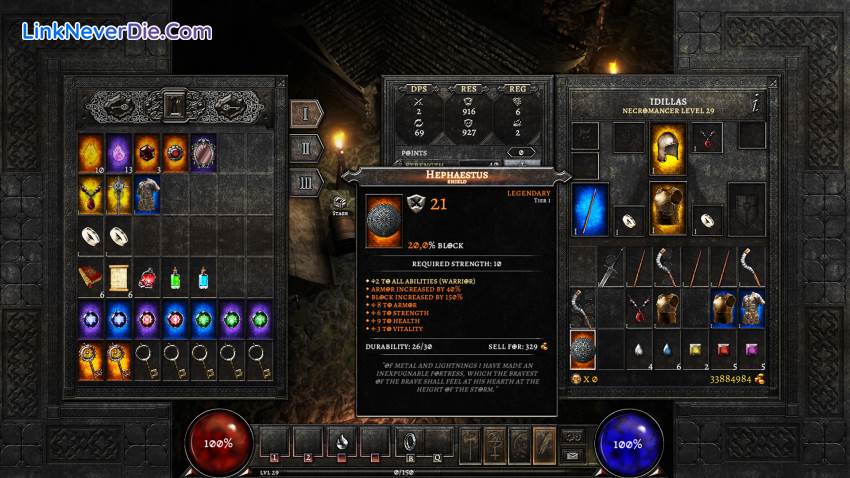Image resolution: width=850 pixels, height=478 pixels.
Task: Click the yellow gem in inventory
Action: pos(695,350)
